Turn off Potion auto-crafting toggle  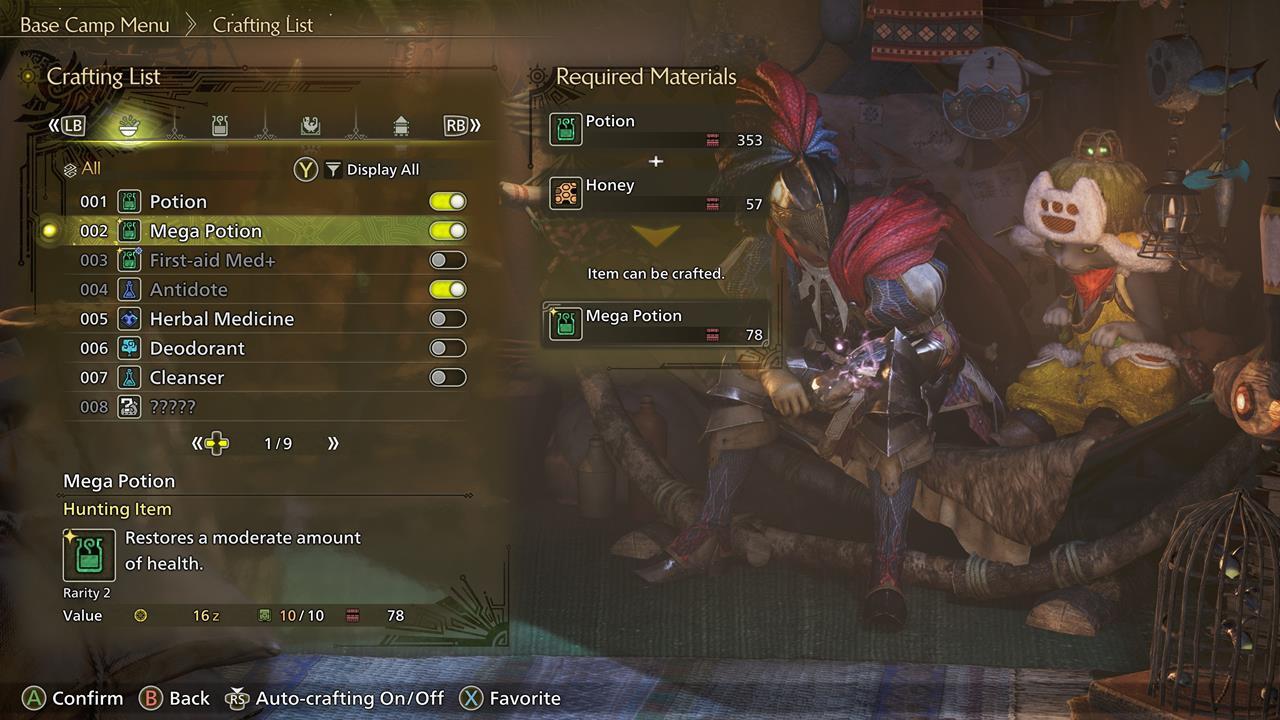click(447, 202)
